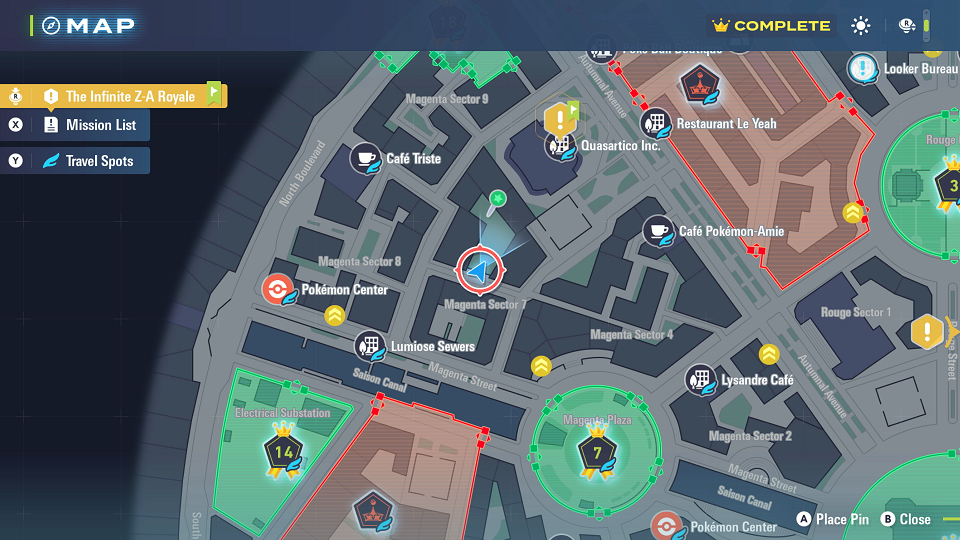Click the green pin marker on map
The width and height of the screenshot is (960, 540).
click(497, 201)
